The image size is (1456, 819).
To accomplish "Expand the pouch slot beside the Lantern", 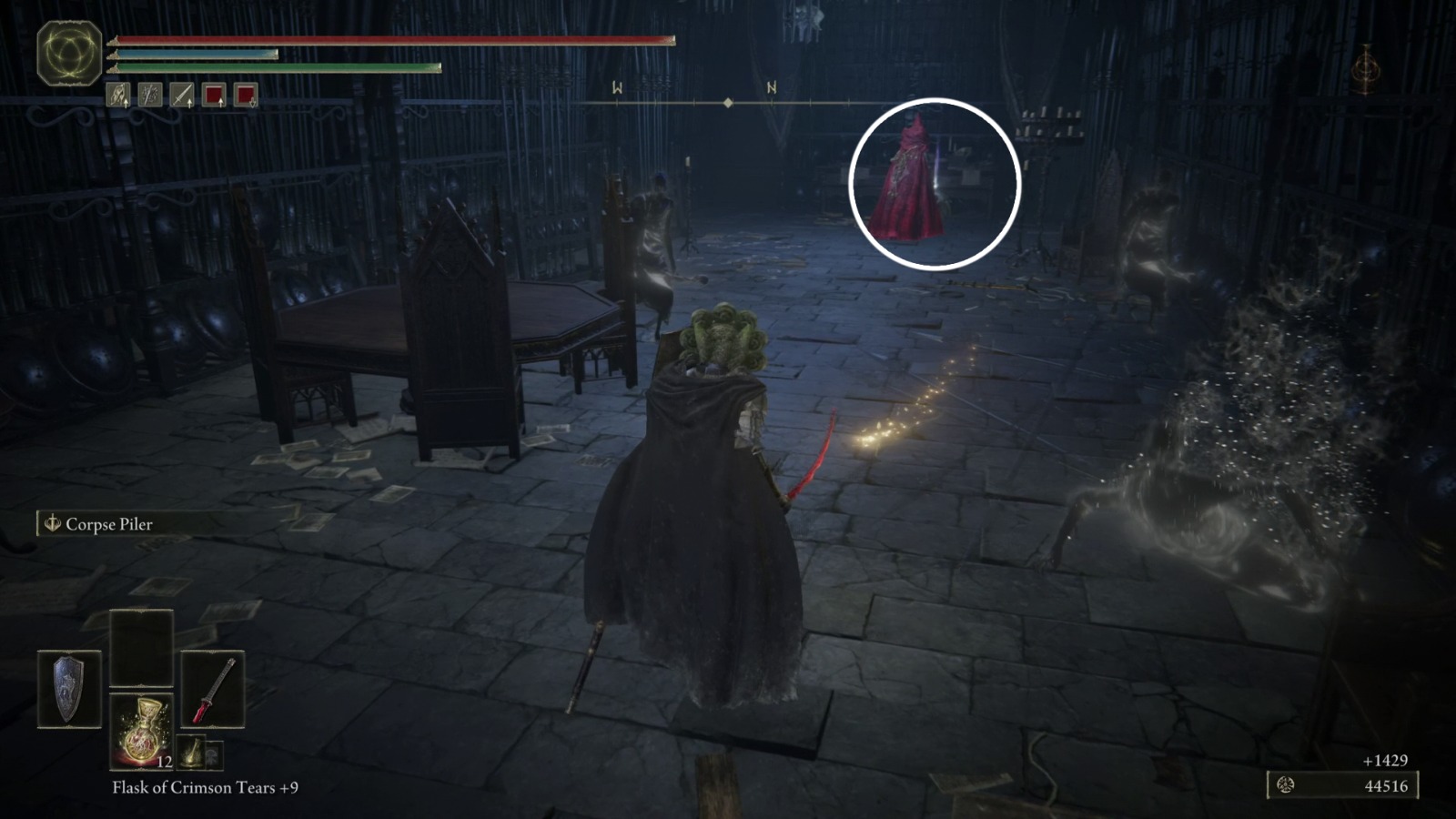I will click(213, 754).
